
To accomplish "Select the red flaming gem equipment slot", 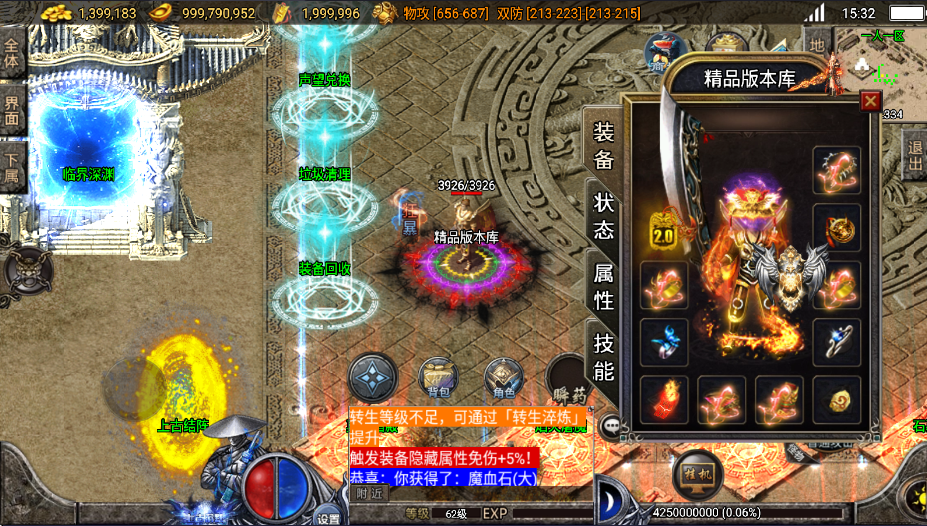I will click(663, 399).
